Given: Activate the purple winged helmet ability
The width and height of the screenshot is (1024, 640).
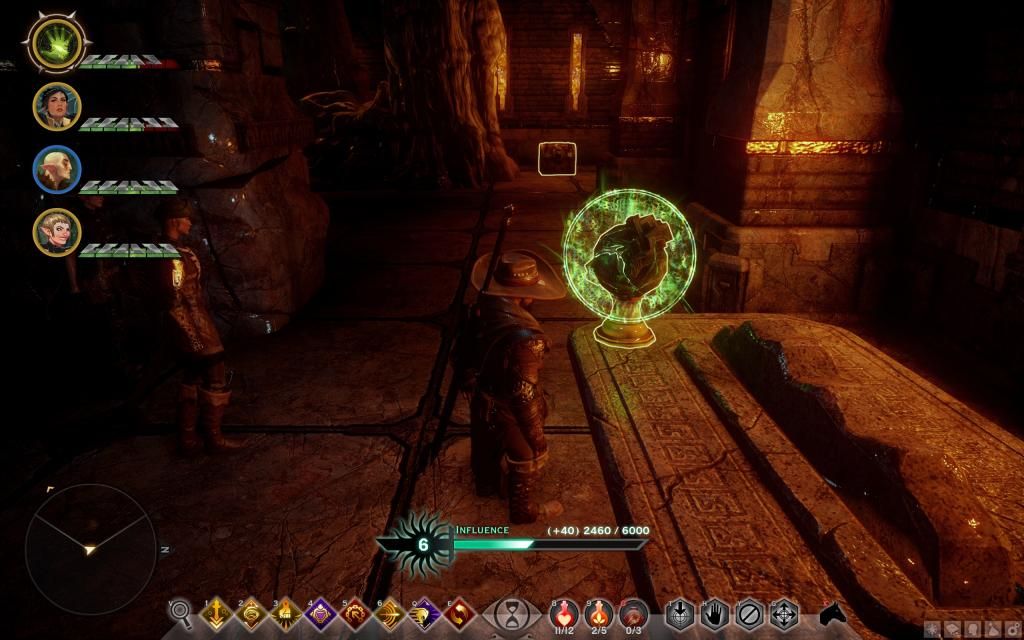Looking at the screenshot, I should click(425, 613).
